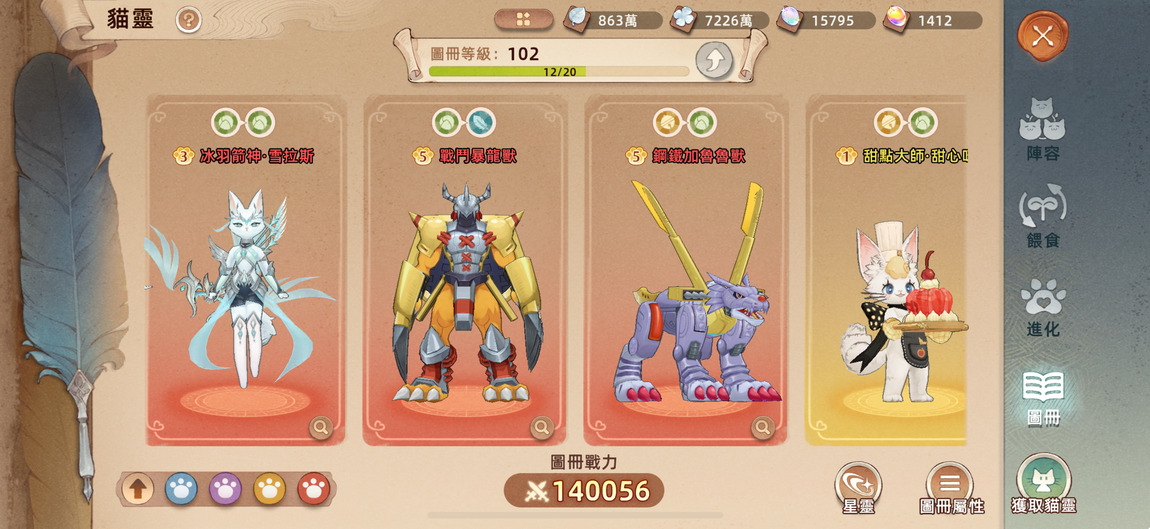
Task: Switch to the 餵食 feeding tab
Action: pos(1042,217)
